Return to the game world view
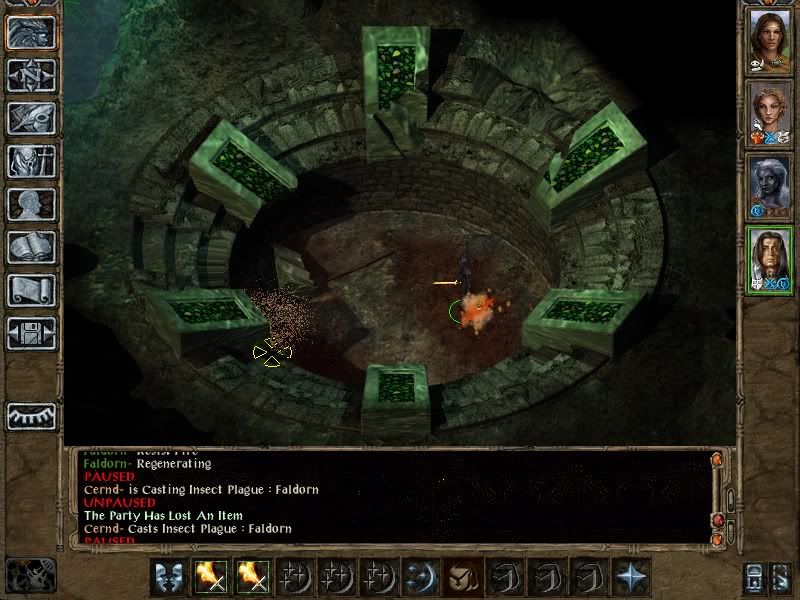This screenshot has width=800, height=600. point(30,32)
